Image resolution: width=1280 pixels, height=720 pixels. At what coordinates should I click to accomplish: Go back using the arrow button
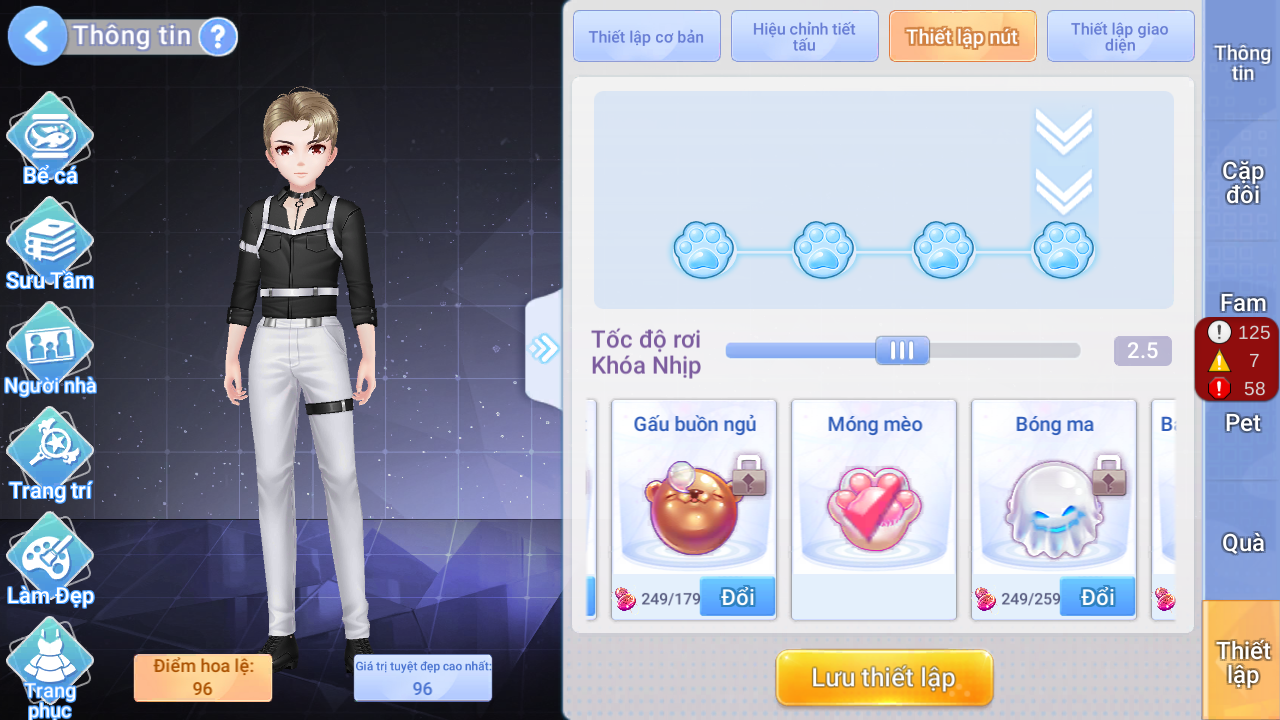point(37,36)
